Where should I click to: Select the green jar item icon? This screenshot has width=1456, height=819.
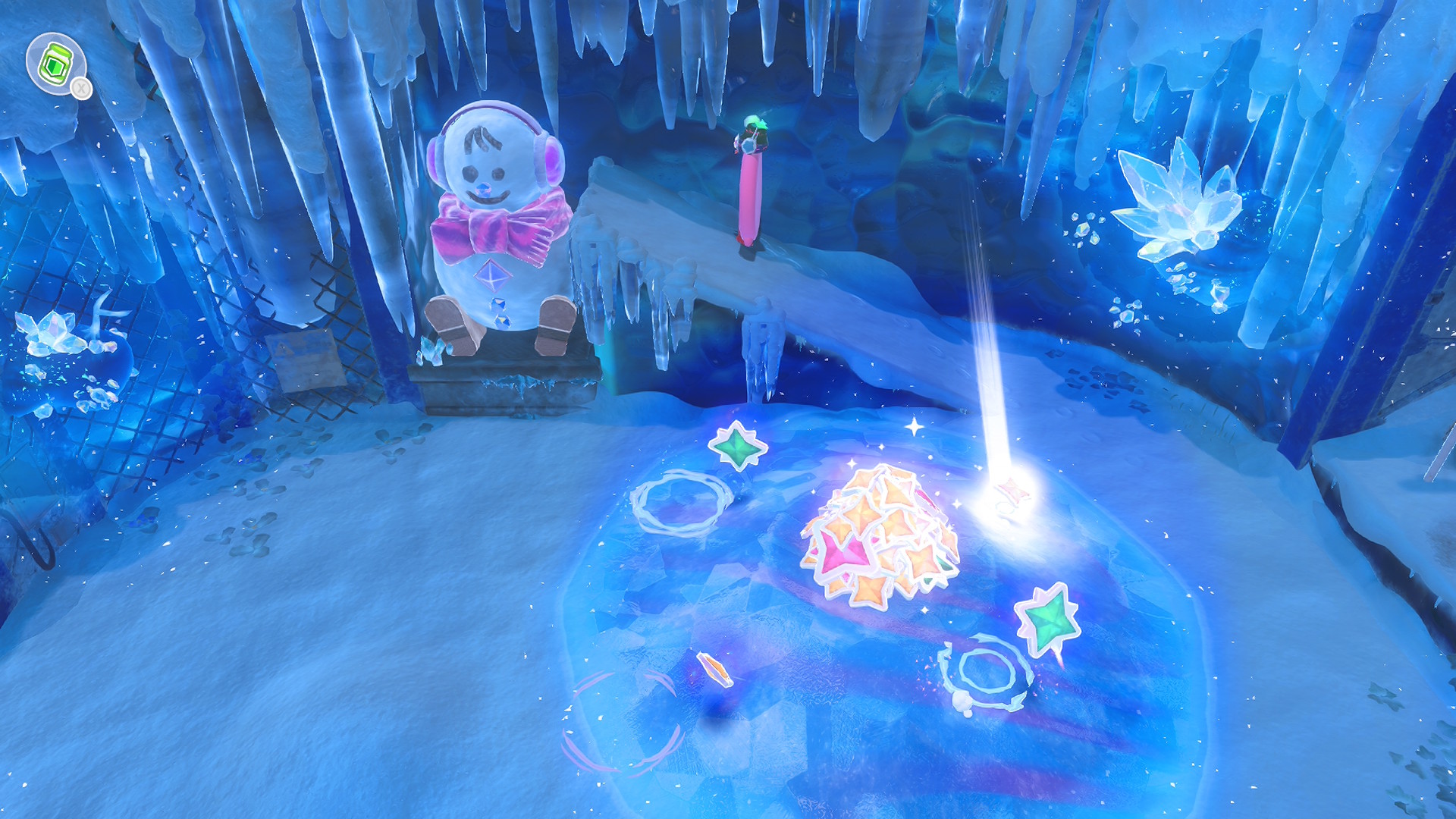pos(55,64)
